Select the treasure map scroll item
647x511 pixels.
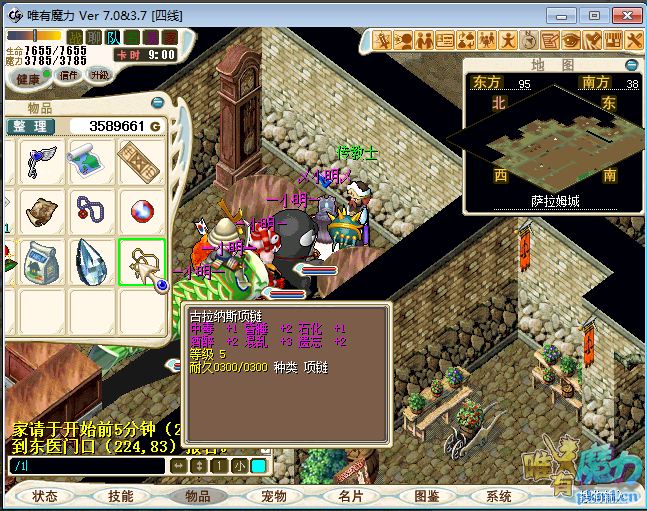pos(91,161)
